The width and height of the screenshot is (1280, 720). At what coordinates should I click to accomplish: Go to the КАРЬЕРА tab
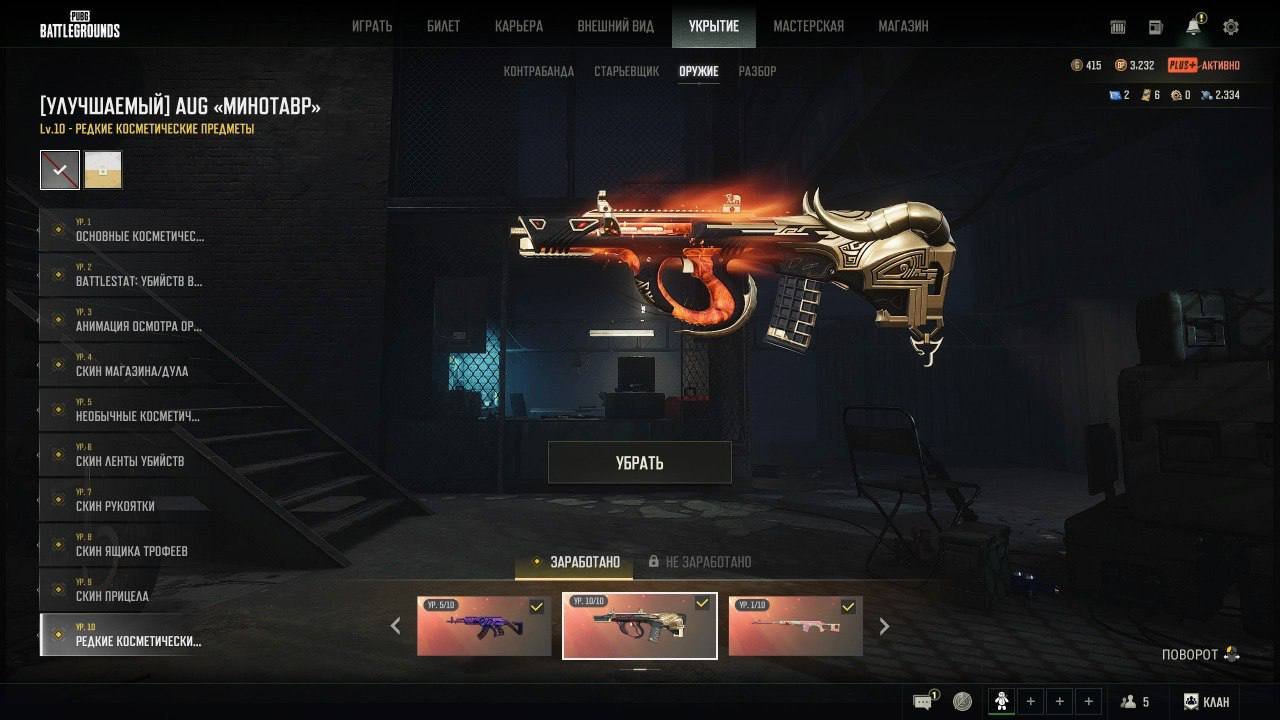(x=519, y=26)
